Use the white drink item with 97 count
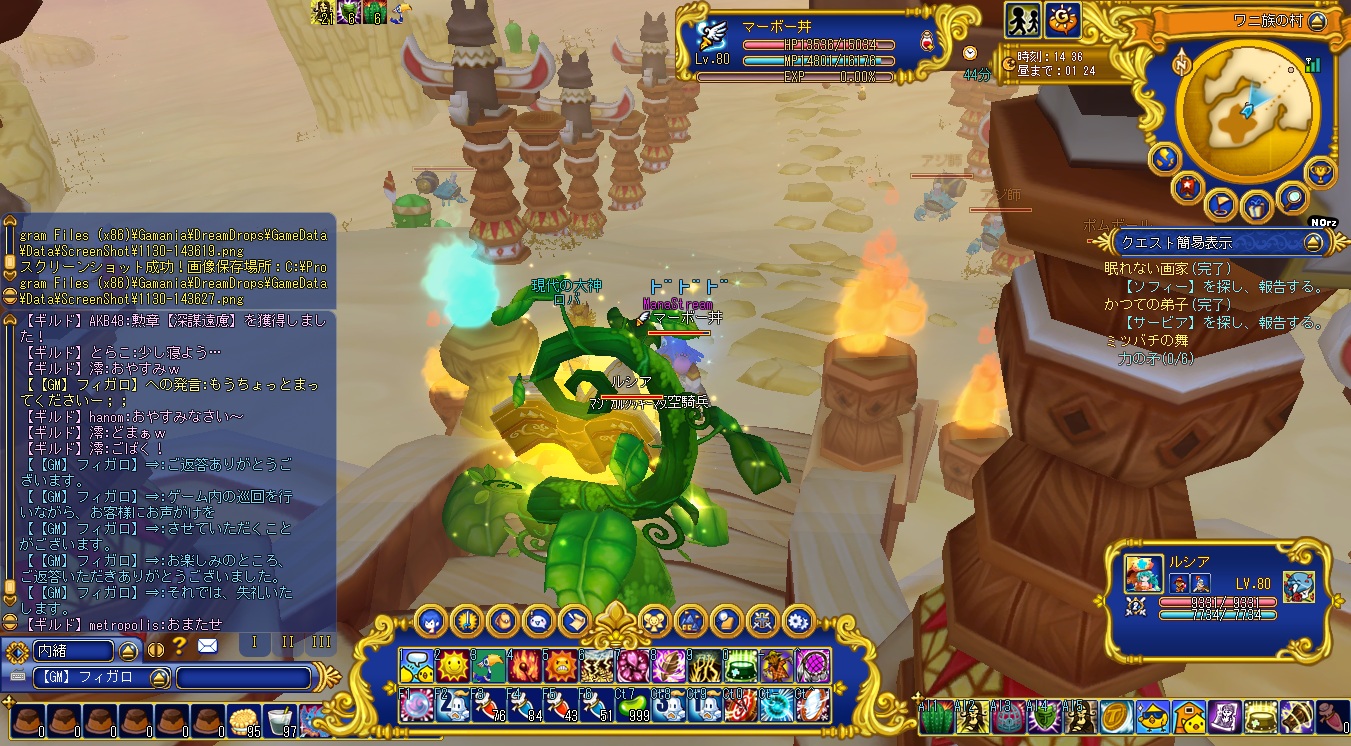The width and height of the screenshot is (1351, 746). (x=277, y=721)
